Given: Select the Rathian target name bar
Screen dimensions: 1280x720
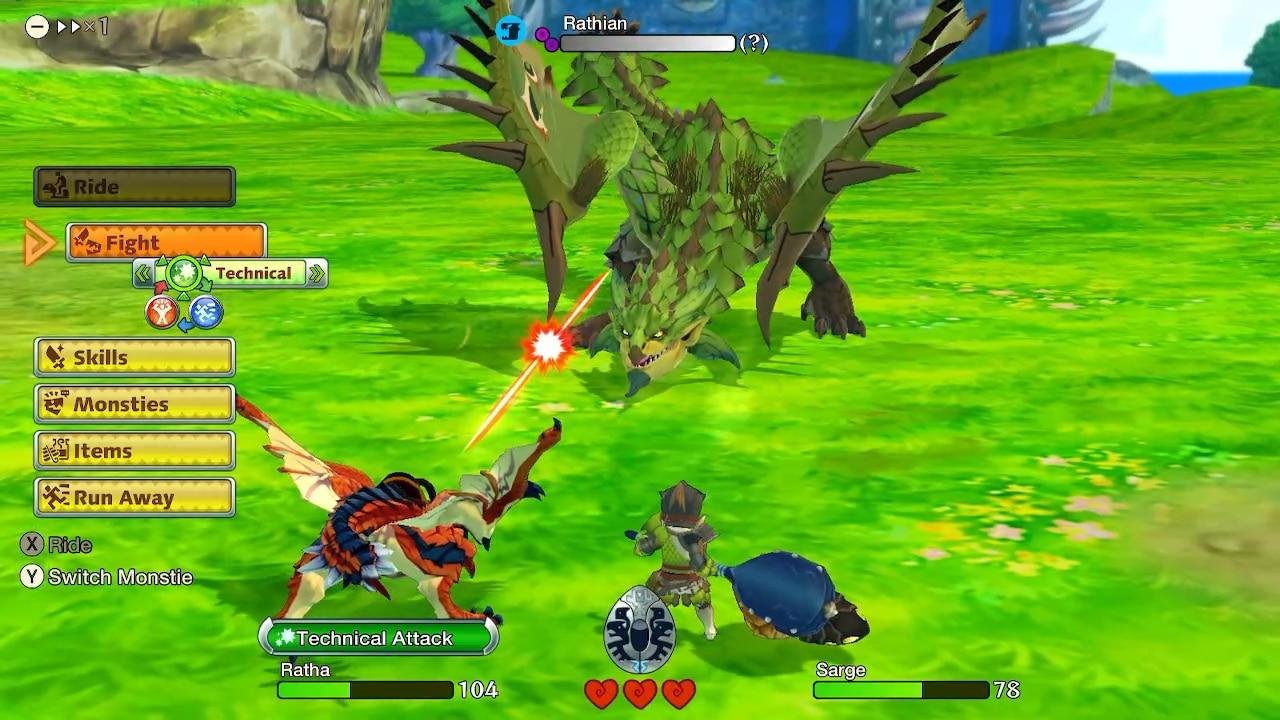Looking at the screenshot, I should 647,43.
